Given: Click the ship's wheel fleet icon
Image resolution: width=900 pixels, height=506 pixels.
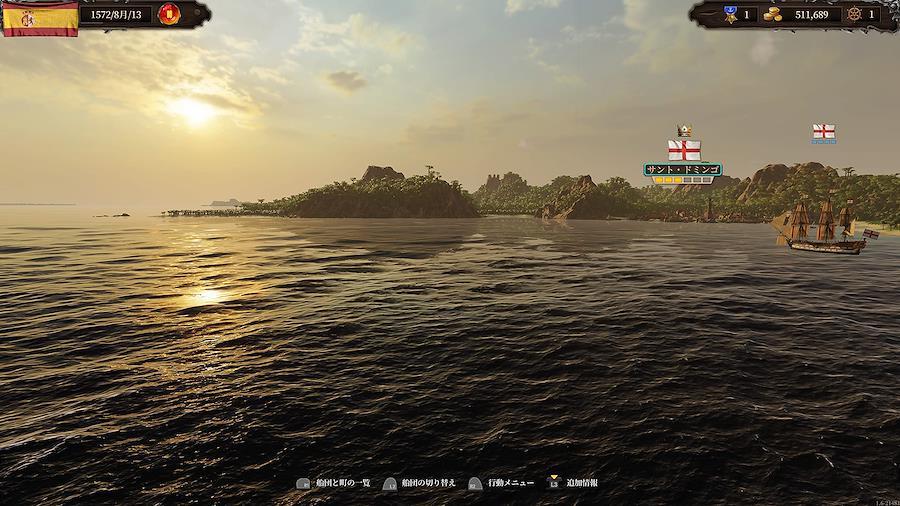Looking at the screenshot, I should (853, 14).
